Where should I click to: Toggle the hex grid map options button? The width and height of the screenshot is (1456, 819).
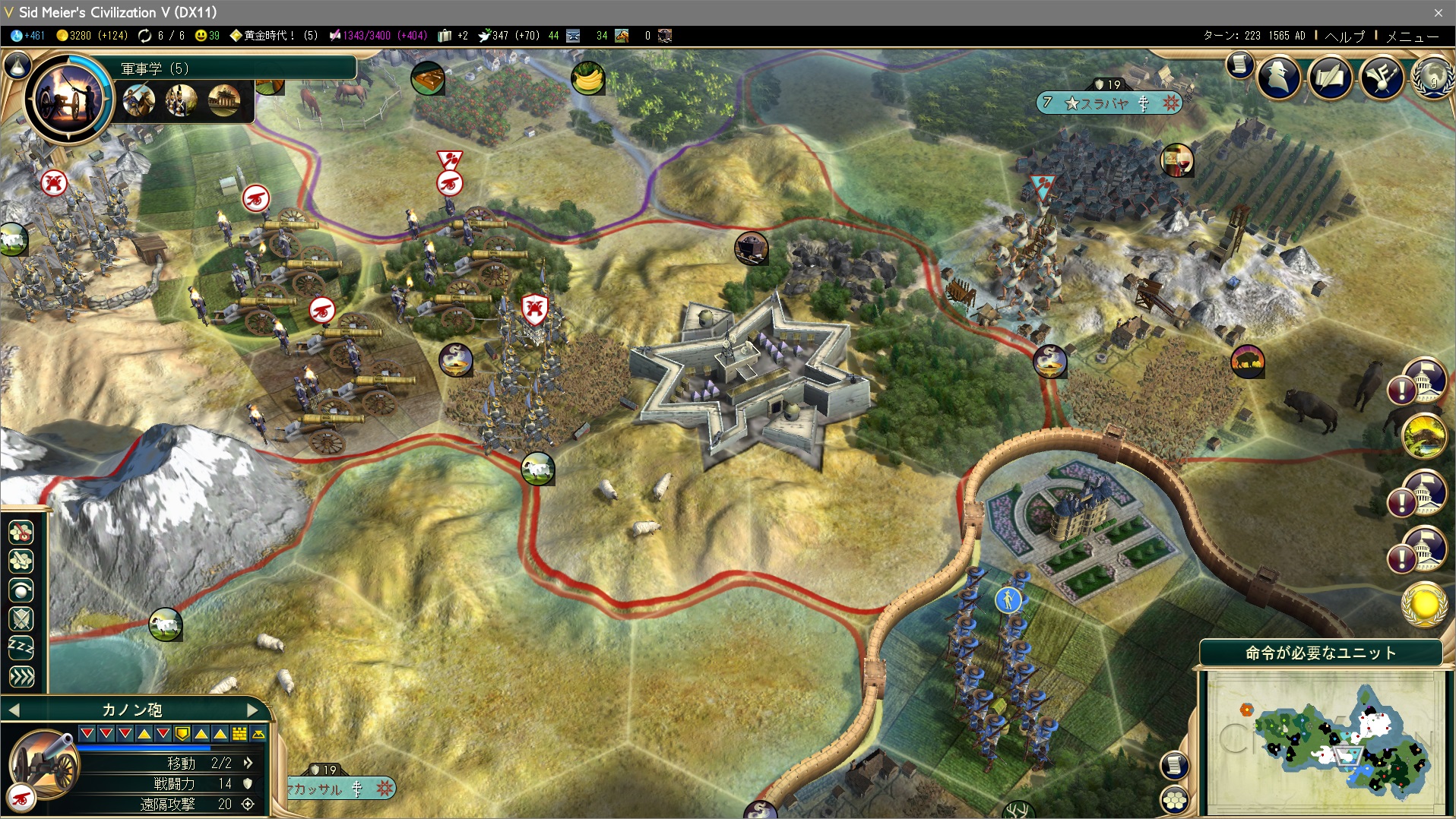click(1174, 799)
